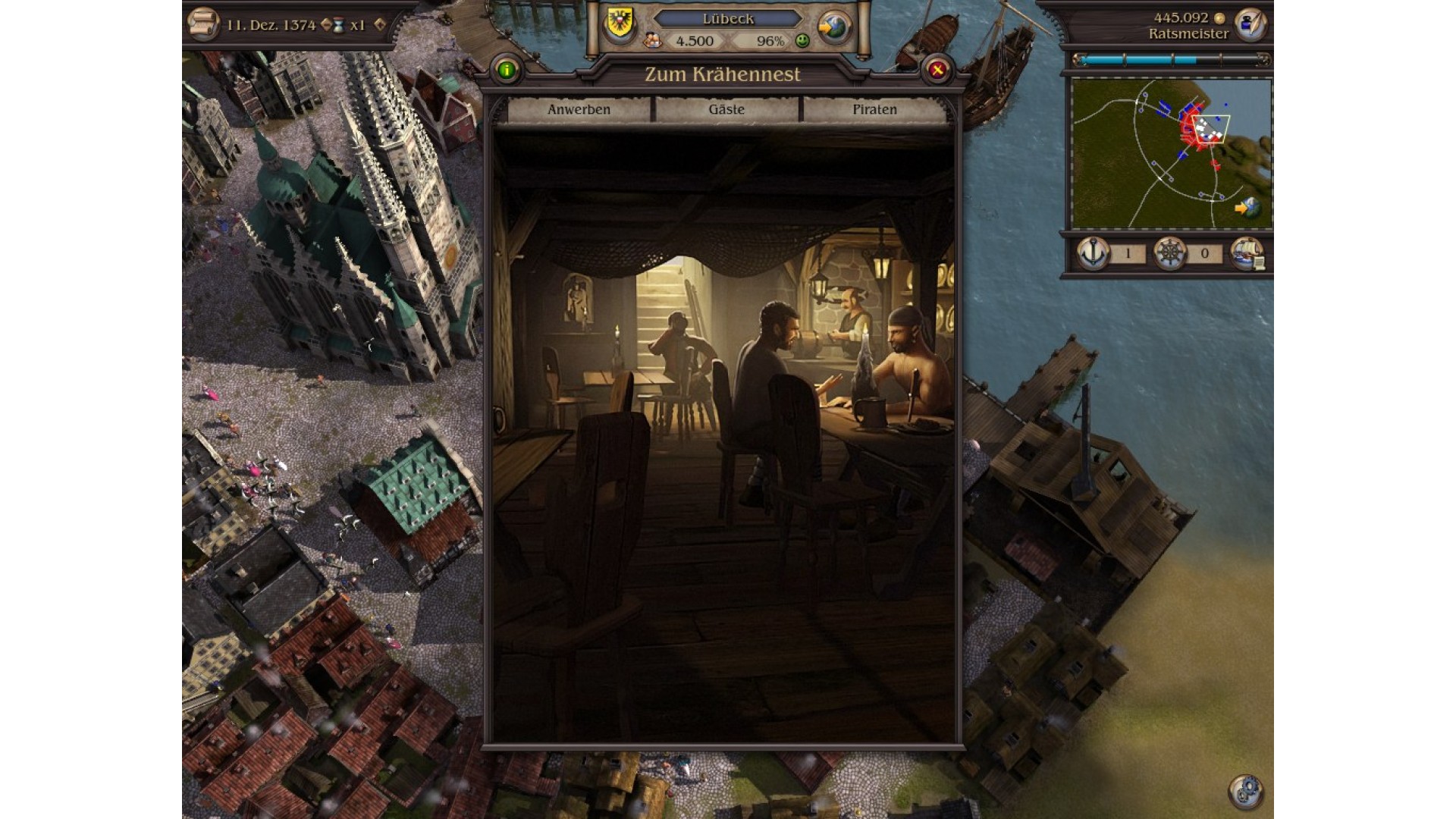Open the ink and quill icon beside Ratsmeister
This screenshot has height=819, width=1456.
1250,25
